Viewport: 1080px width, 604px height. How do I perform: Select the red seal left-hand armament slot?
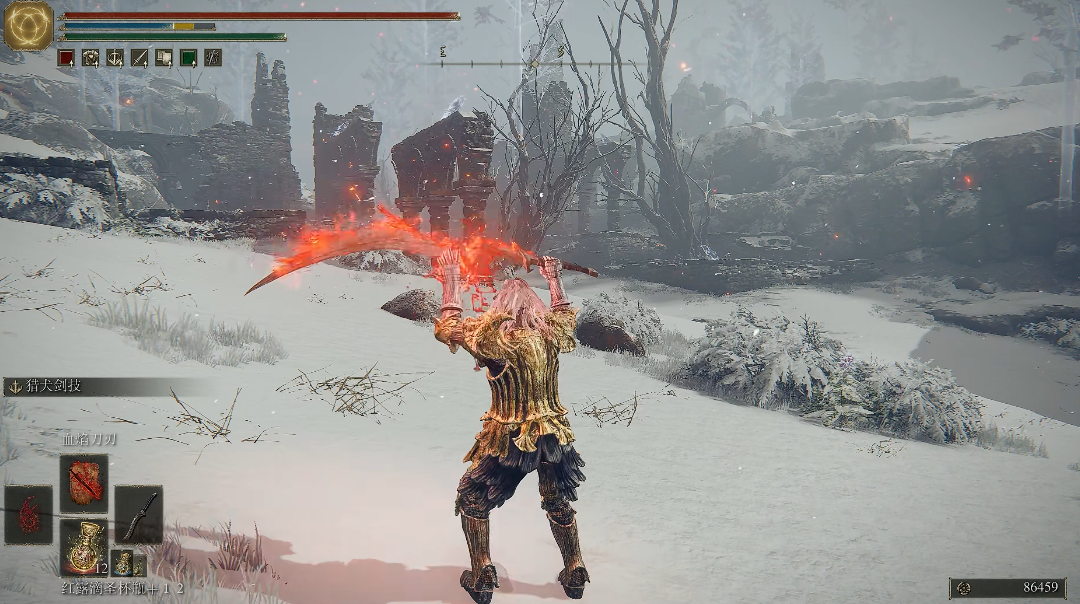(x=28, y=515)
